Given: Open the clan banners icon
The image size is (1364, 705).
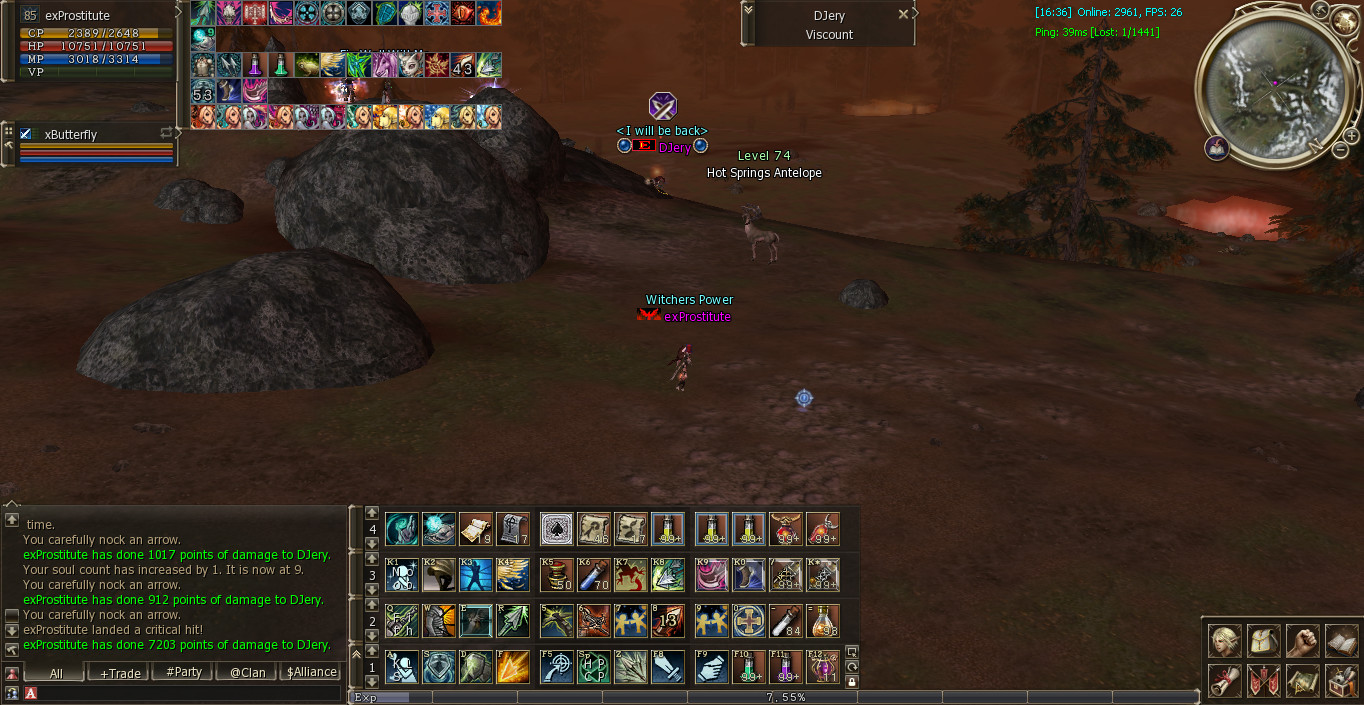Looking at the screenshot, I should tap(1263, 680).
